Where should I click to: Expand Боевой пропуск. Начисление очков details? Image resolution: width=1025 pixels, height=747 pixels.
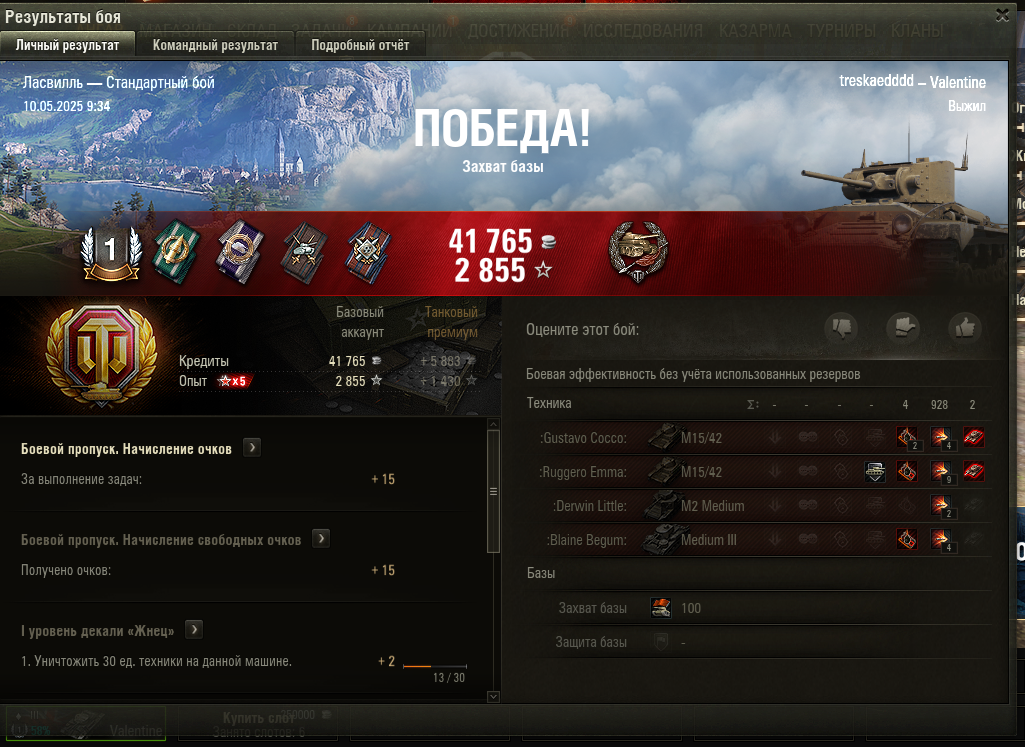(252, 448)
